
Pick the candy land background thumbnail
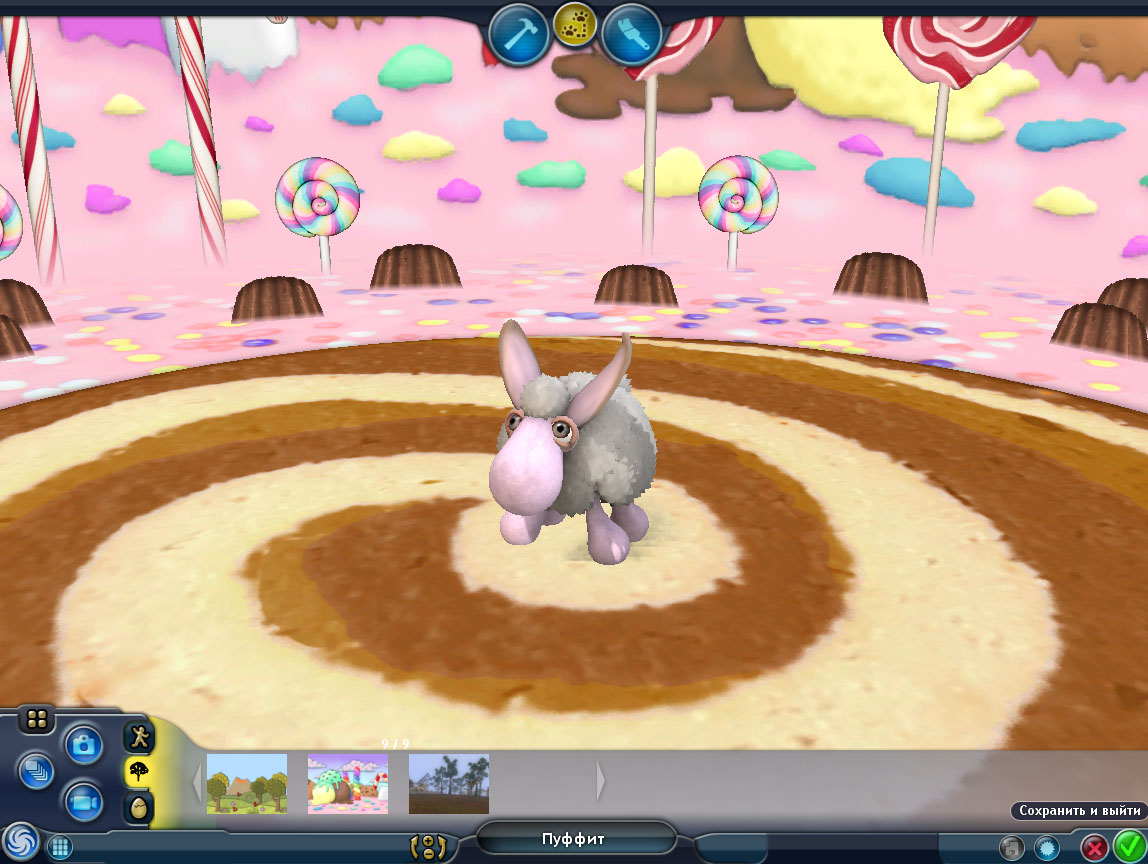coord(347,783)
